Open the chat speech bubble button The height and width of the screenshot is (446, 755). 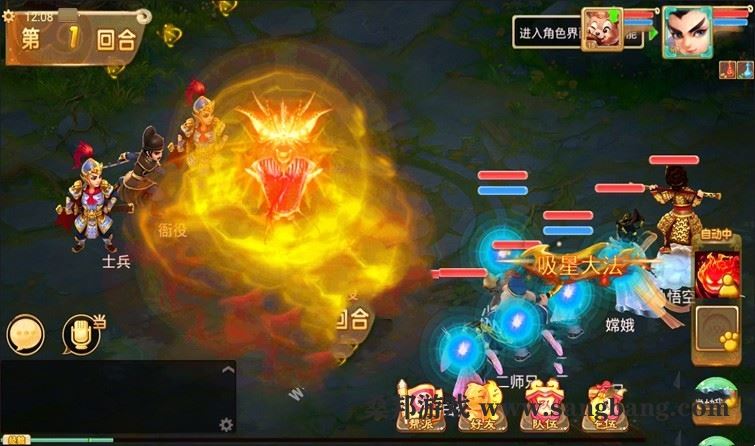coord(26,335)
